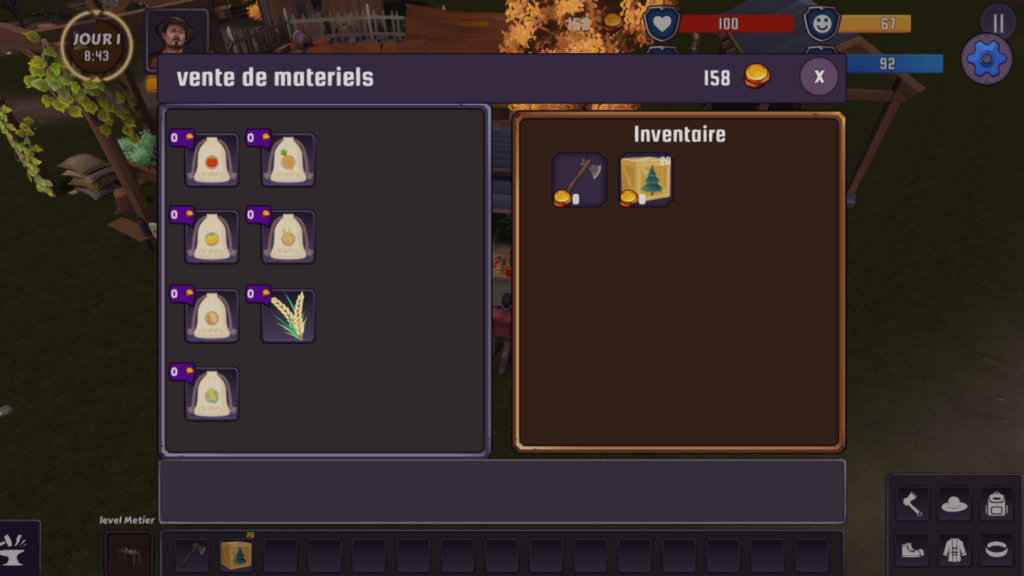Select the tomato seed bag
The width and height of the screenshot is (1024, 576).
(x=212, y=160)
